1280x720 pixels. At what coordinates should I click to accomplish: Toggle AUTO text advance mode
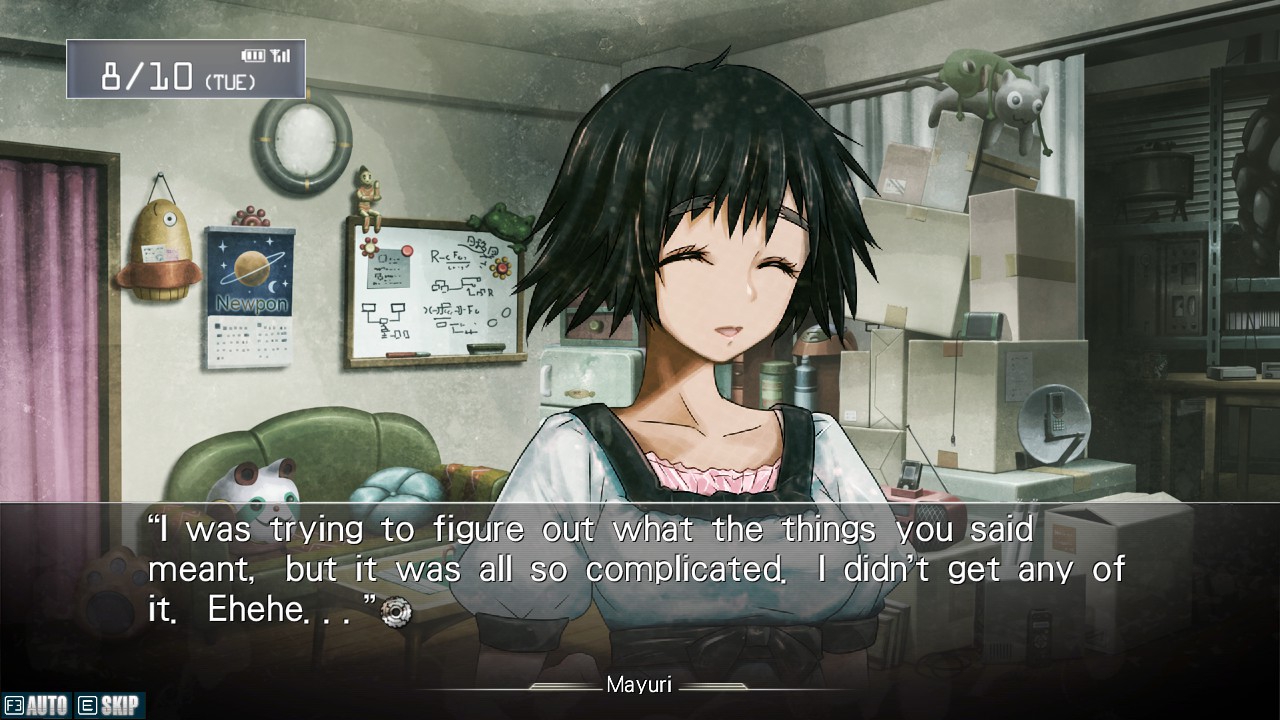click(x=37, y=706)
